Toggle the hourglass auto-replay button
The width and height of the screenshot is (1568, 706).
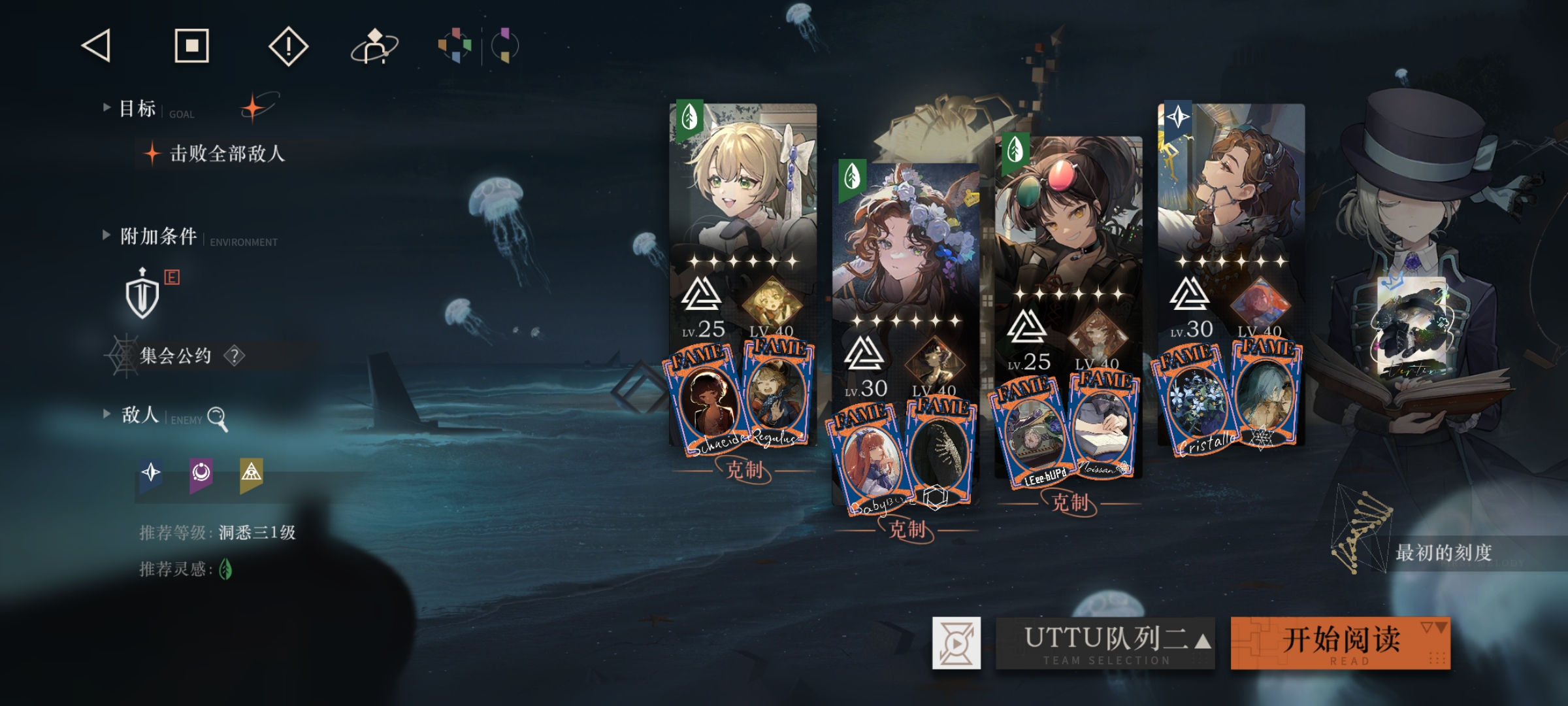(x=956, y=643)
